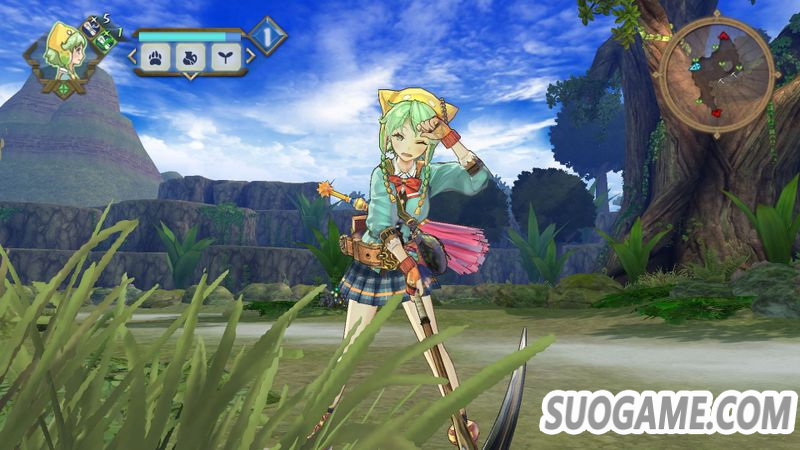Screen dimensions: 800x450
Task: Select the plant sprout icon
Action: (x=223, y=57)
